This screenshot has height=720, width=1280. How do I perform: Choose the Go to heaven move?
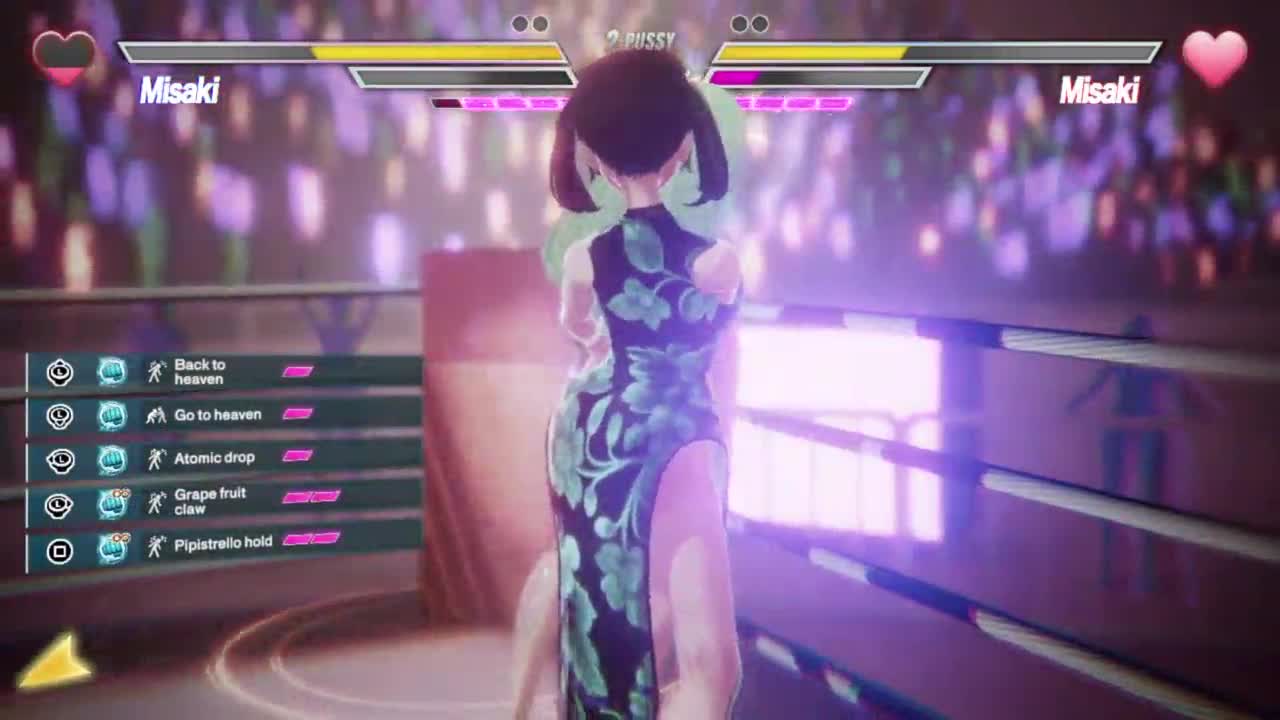click(x=217, y=415)
